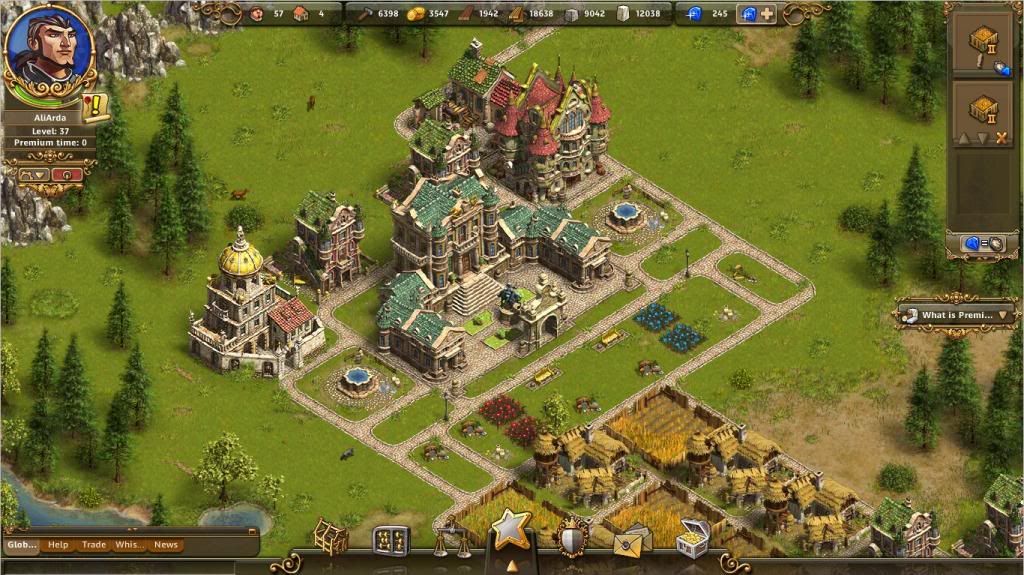This screenshot has width=1024, height=575.
Task: Switch to the Global chat tab
Action: pyautogui.click(x=21, y=545)
